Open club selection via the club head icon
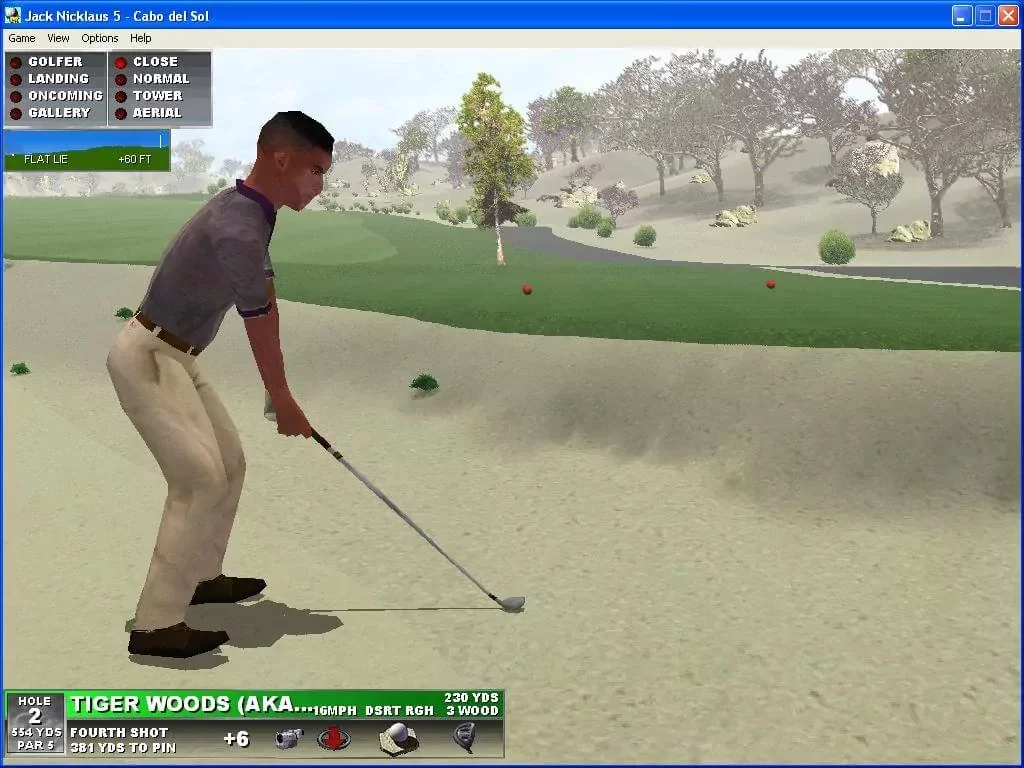 [x=463, y=738]
